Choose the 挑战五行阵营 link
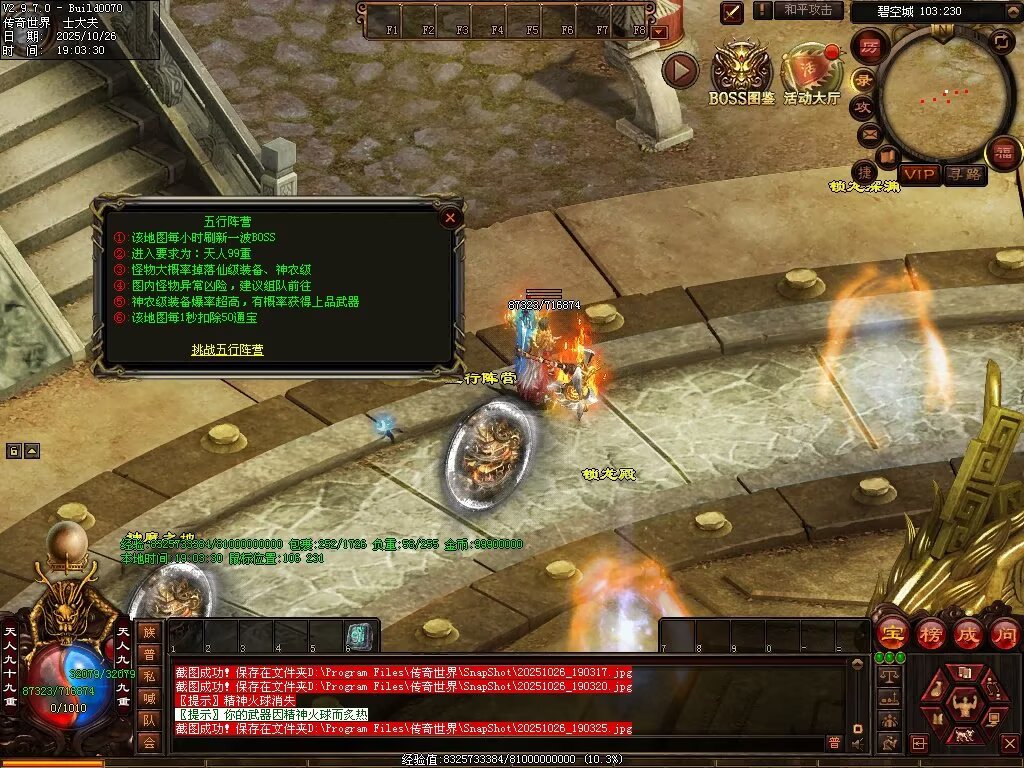The width and height of the screenshot is (1024, 768). 228,350
